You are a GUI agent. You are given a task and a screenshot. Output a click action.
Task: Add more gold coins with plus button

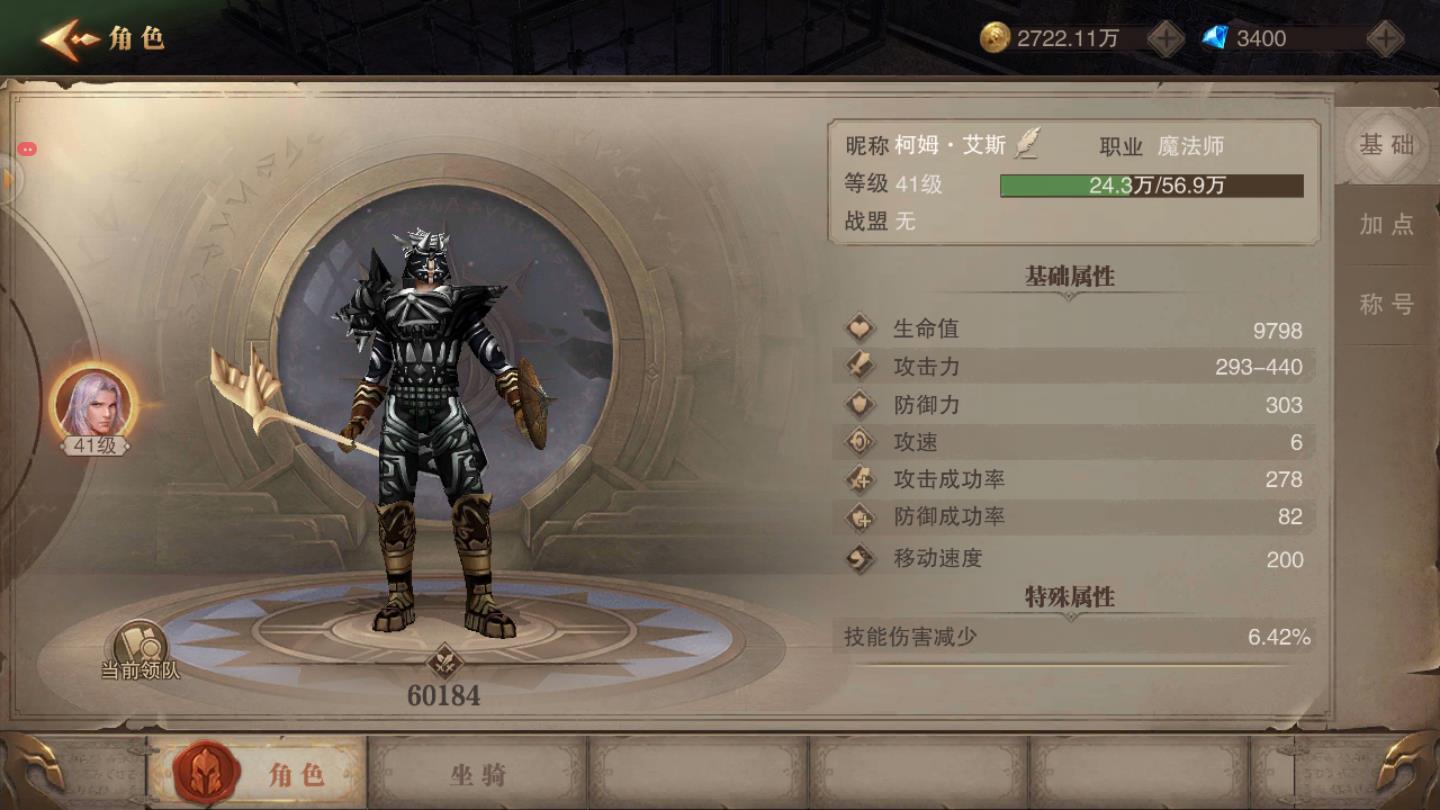[x=1165, y=39]
